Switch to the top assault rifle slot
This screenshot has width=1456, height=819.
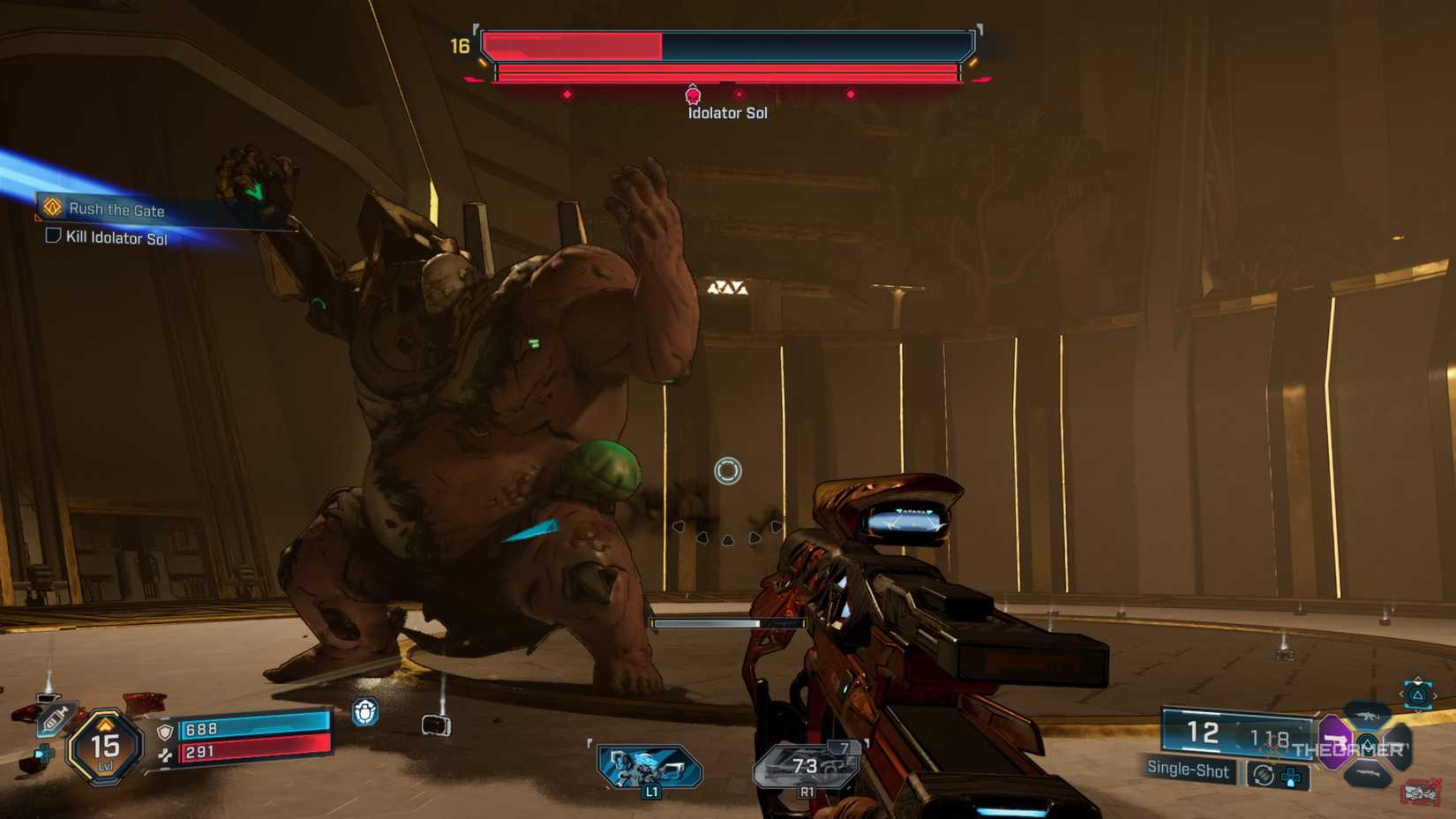[1368, 715]
